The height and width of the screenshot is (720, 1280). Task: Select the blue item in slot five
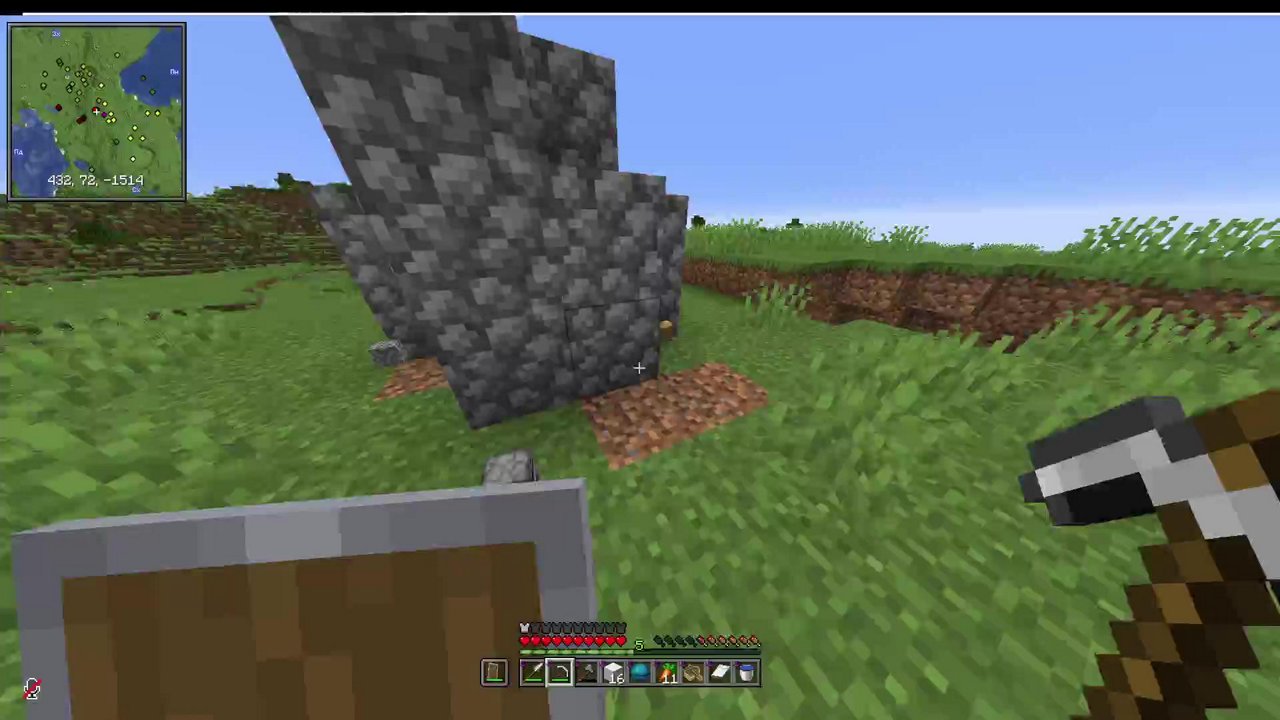pos(640,672)
